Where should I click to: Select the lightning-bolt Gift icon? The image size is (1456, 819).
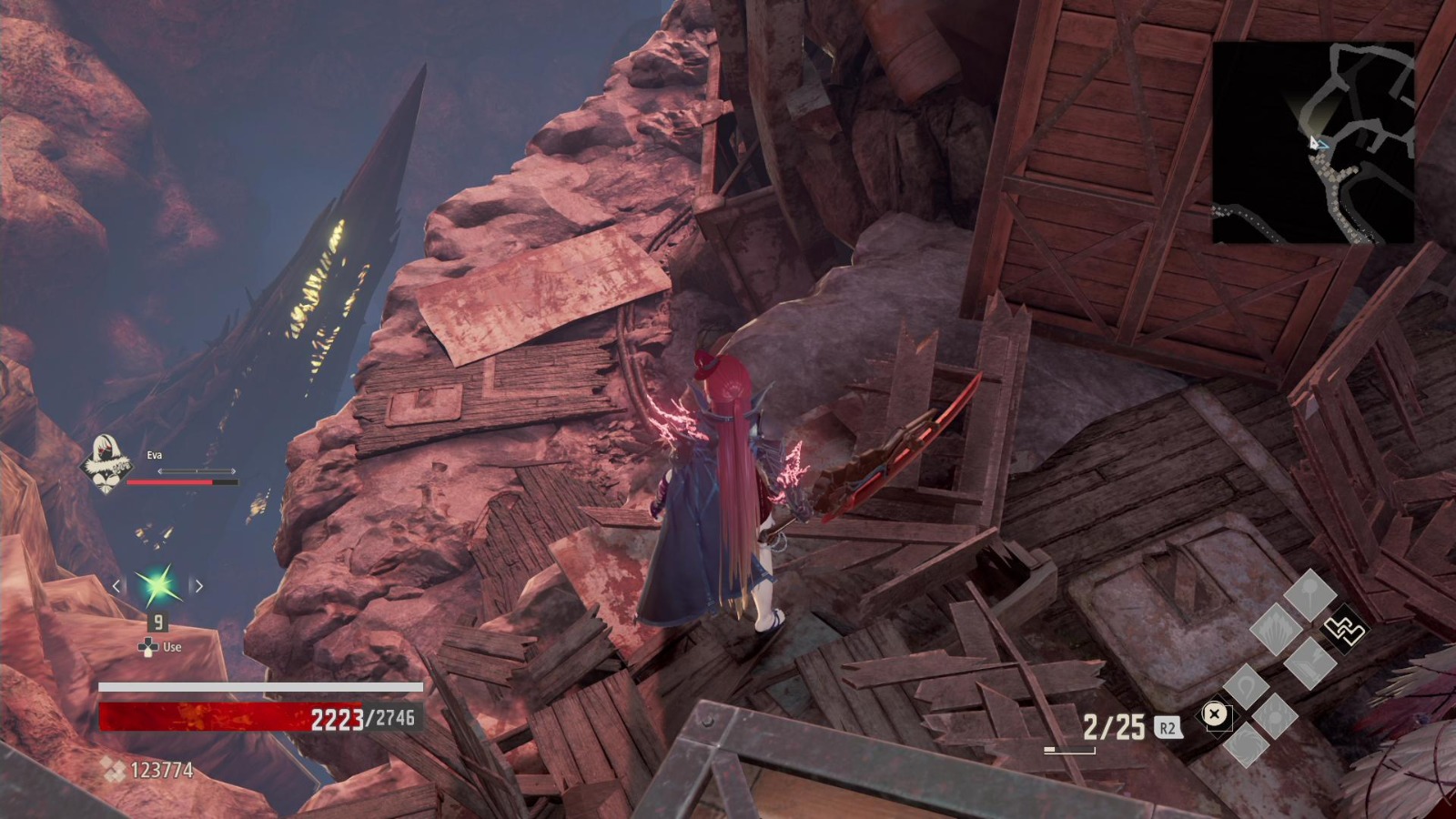1309,664
